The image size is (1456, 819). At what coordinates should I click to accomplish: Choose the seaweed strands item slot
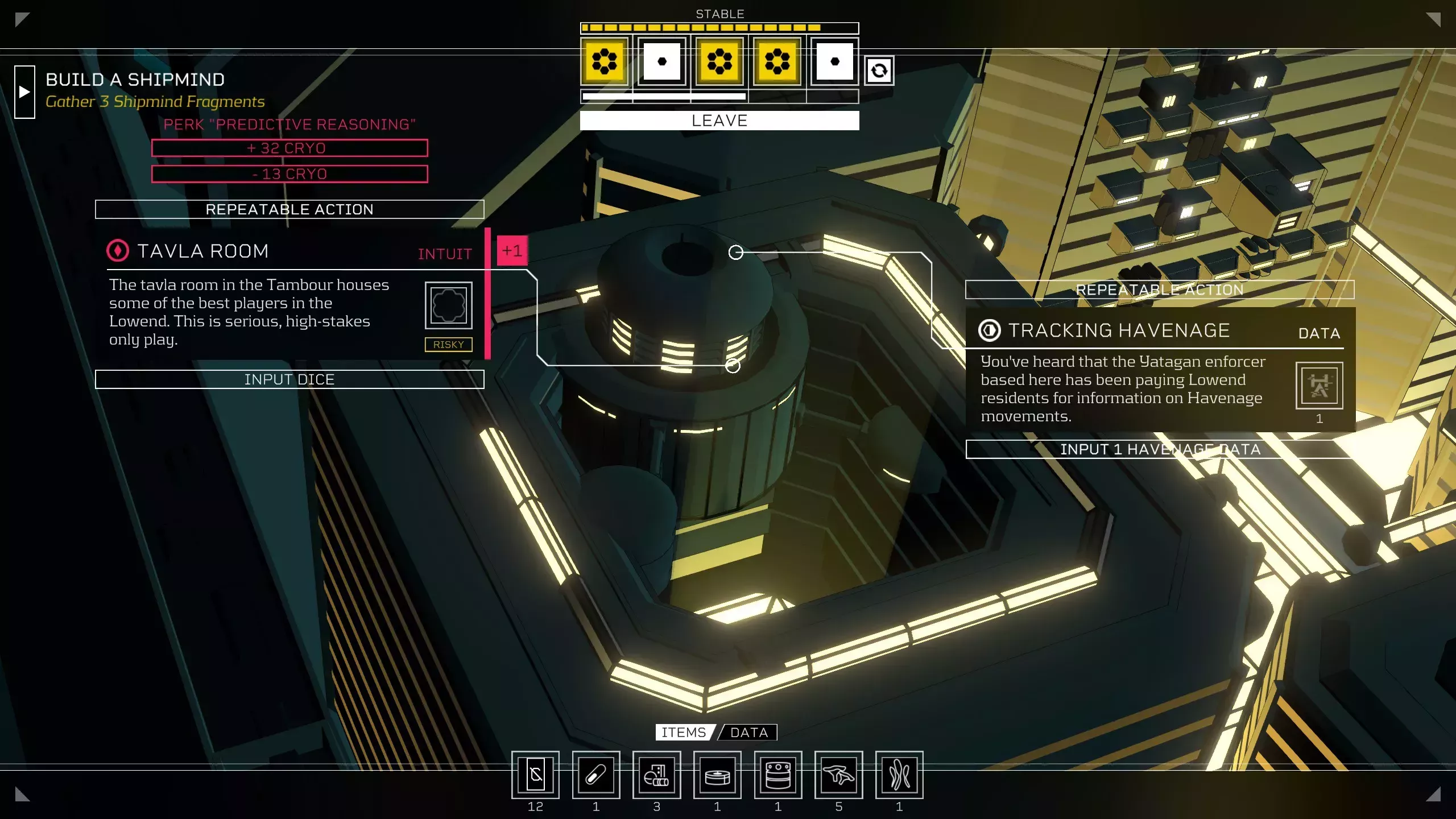tap(899, 775)
